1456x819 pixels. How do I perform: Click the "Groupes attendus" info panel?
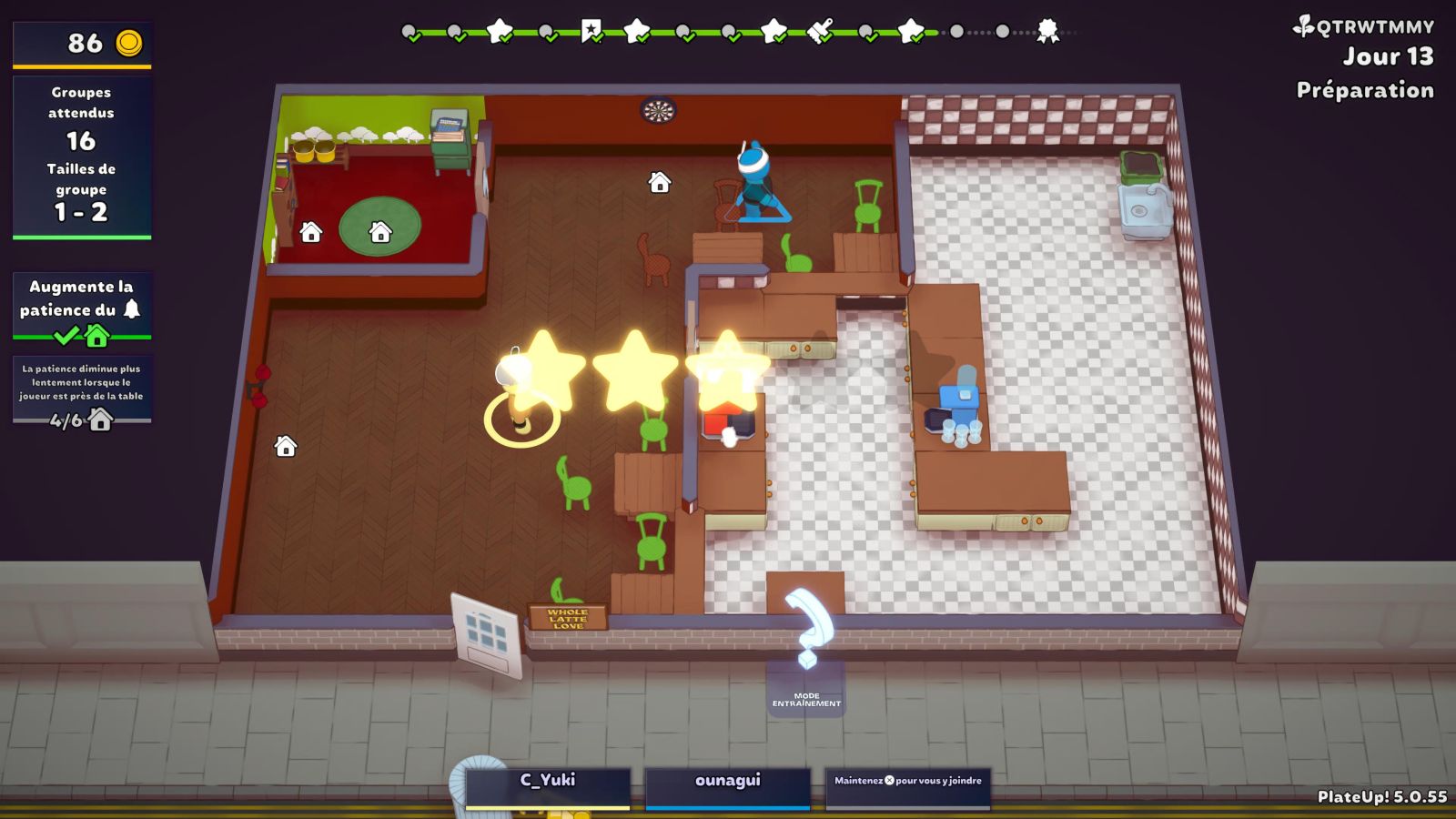[x=82, y=157]
